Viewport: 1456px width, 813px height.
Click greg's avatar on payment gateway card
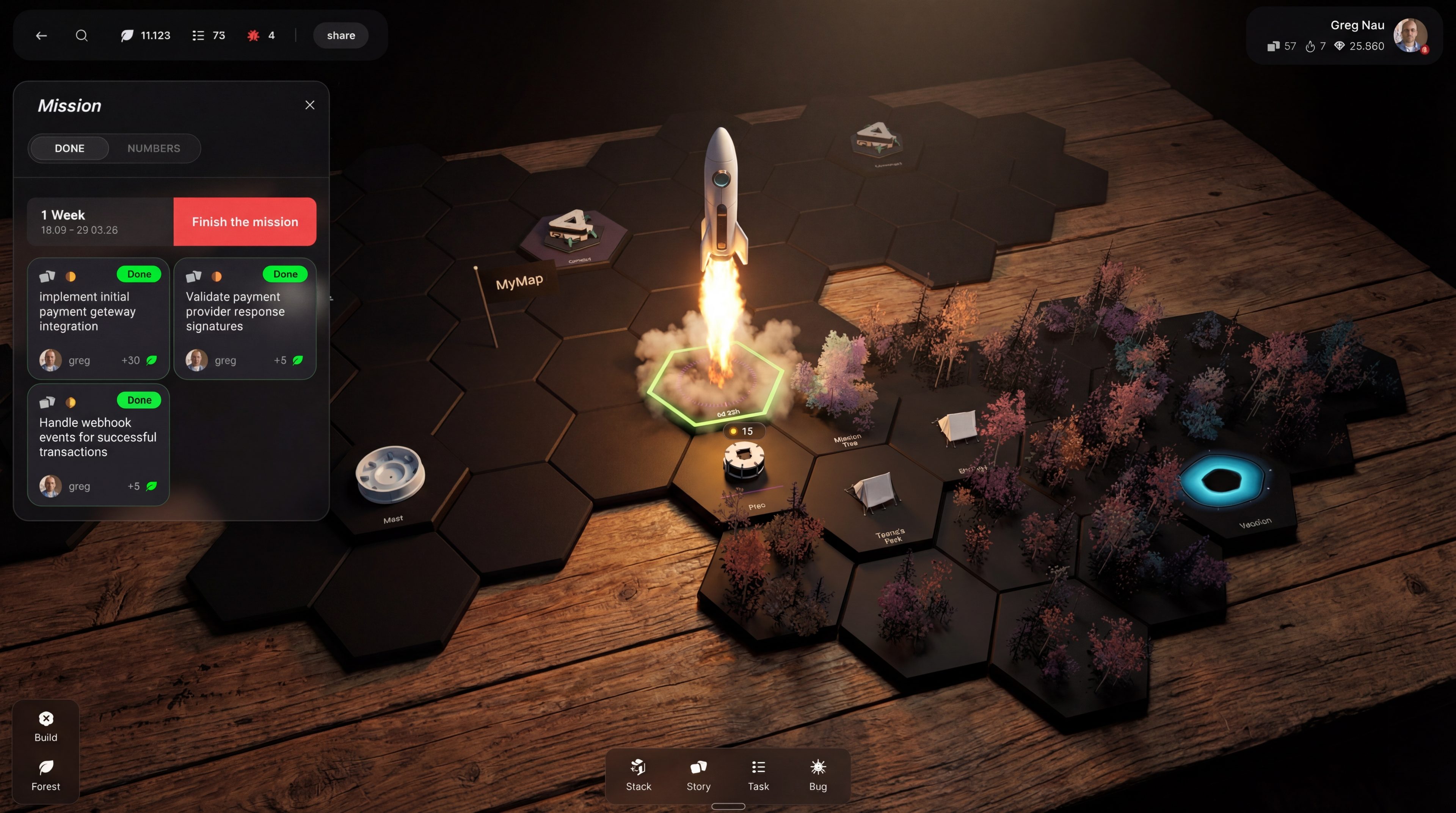(50, 360)
